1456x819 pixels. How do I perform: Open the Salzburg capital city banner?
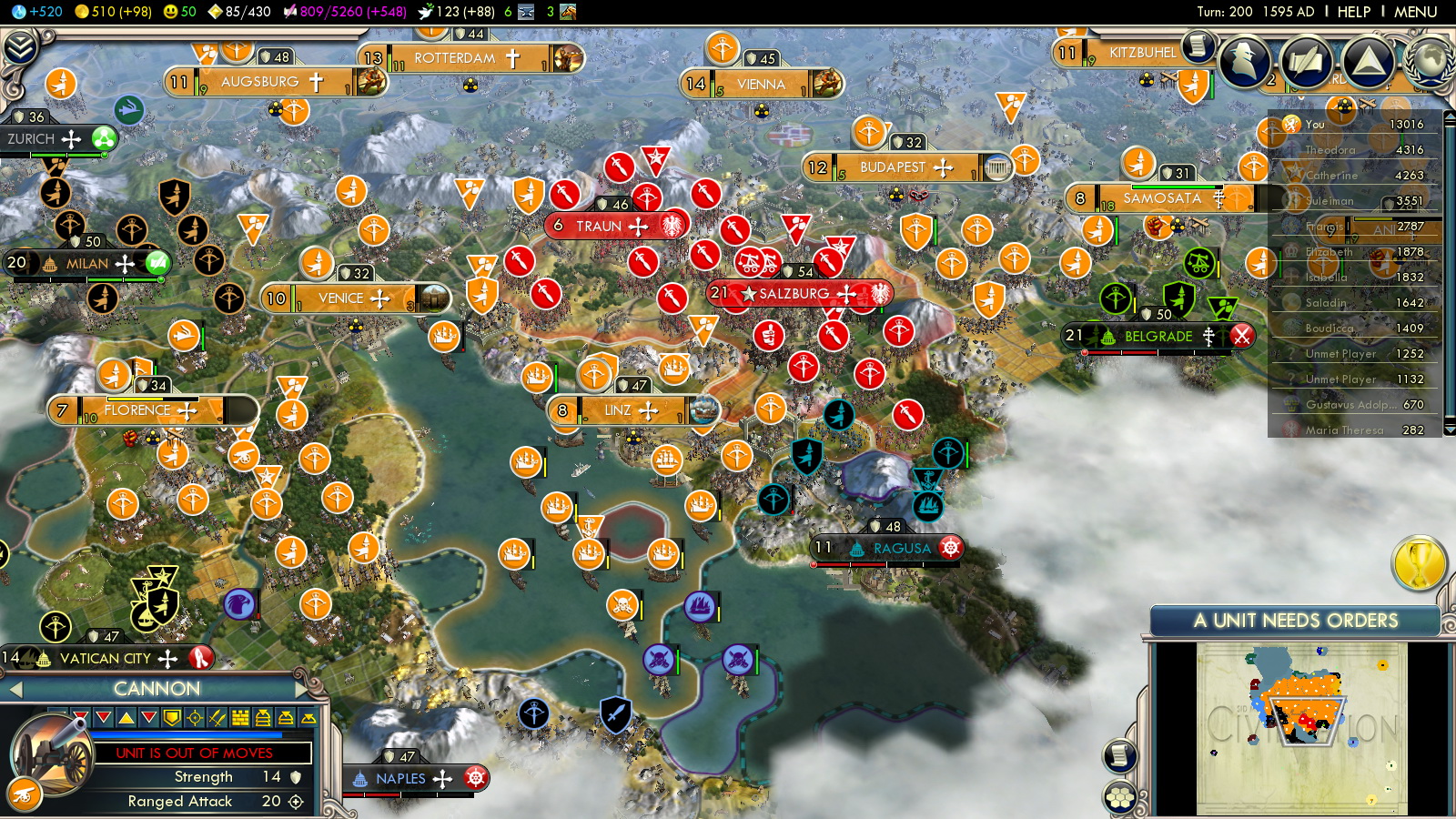pos(794,294)
